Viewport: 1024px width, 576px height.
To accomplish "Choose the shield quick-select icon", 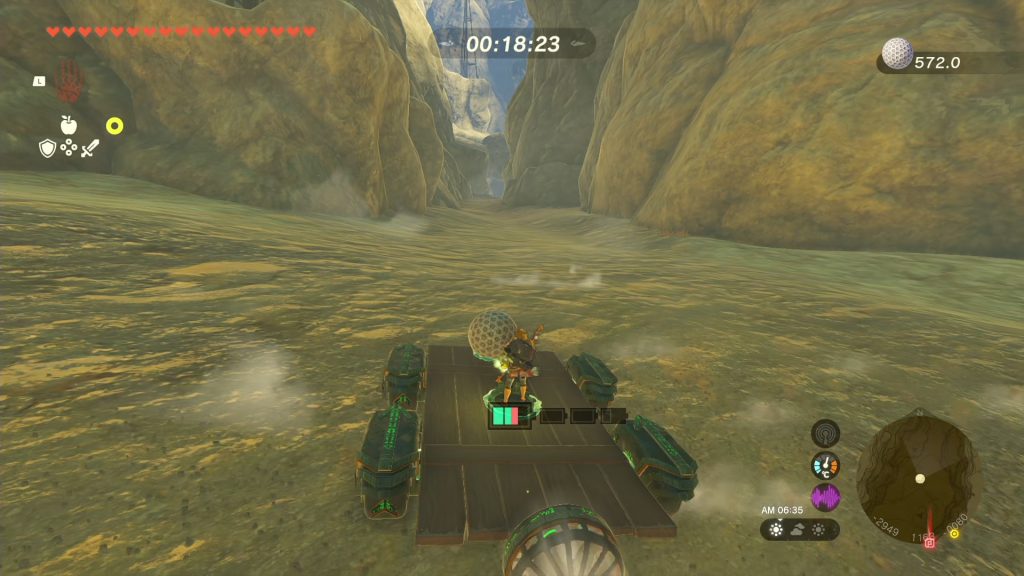I will tap(46, 148).
